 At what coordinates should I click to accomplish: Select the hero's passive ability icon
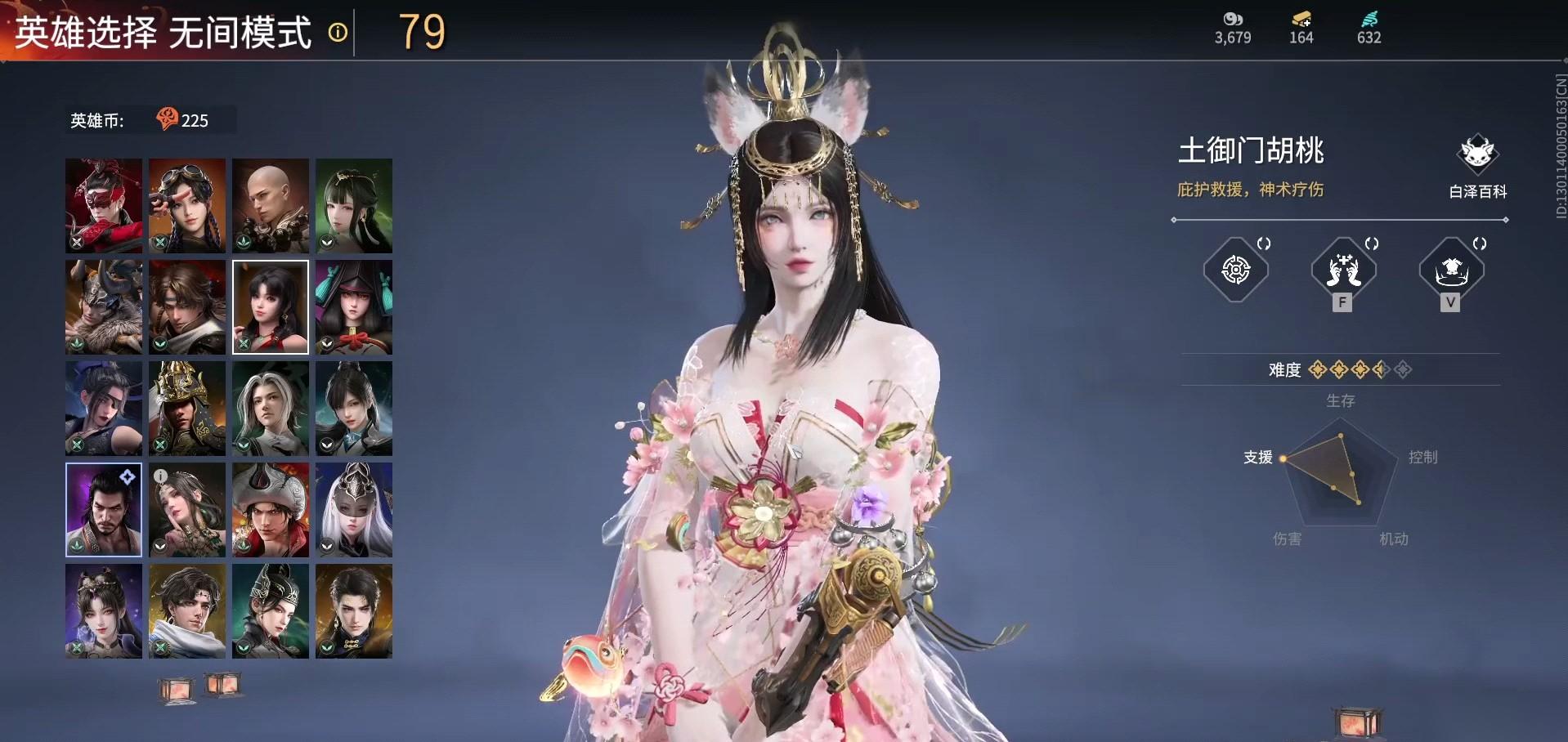[x=1236, y=271]
